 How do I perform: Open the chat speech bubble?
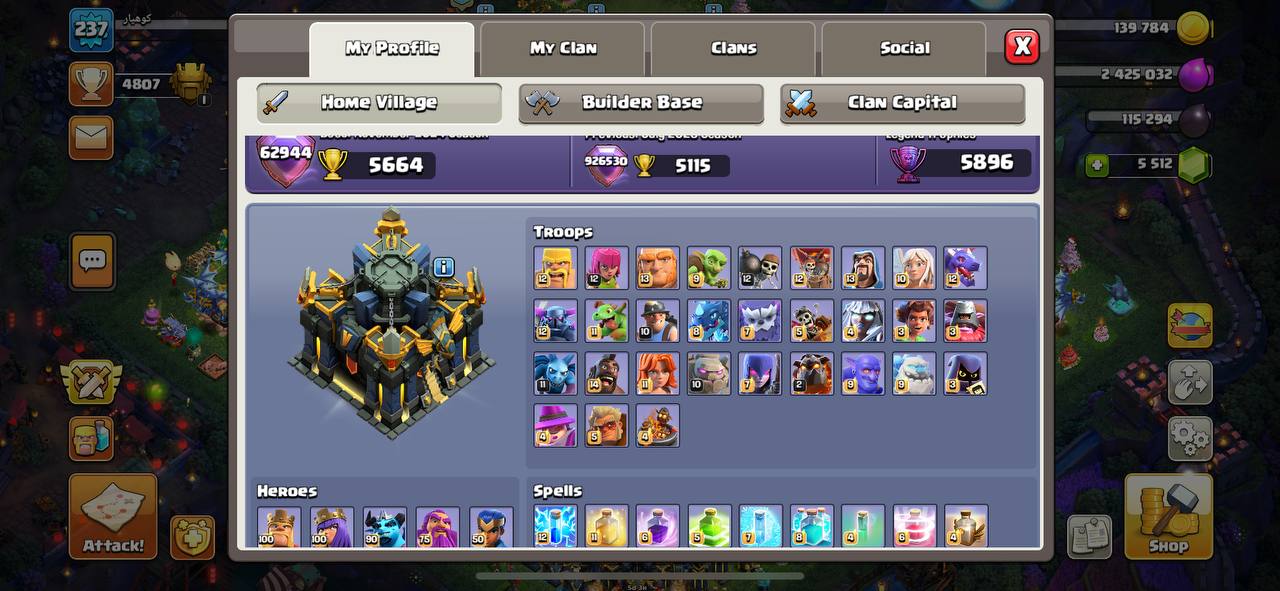[x=92, y=261]
